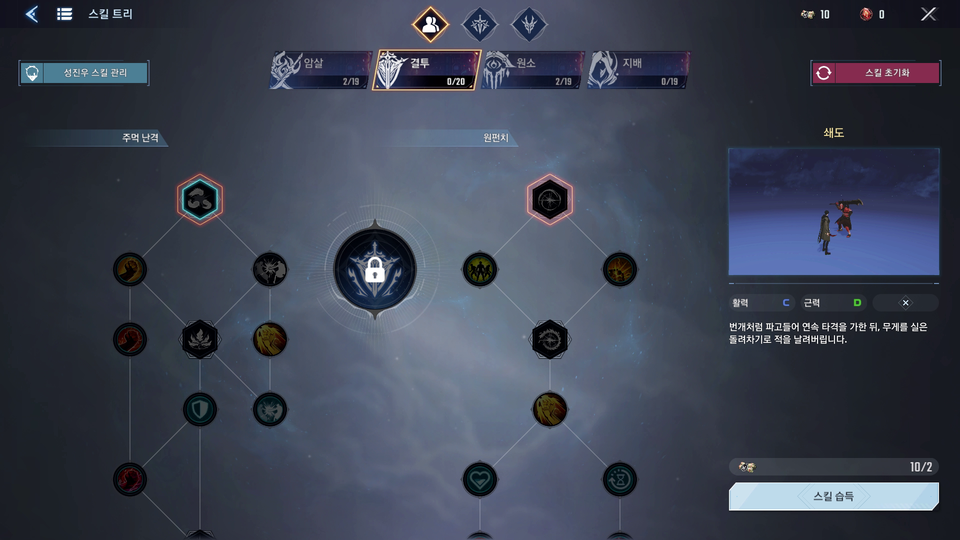Go back with the arrow button
Screen dimensions: 960x540
click(x=32, y=14)
